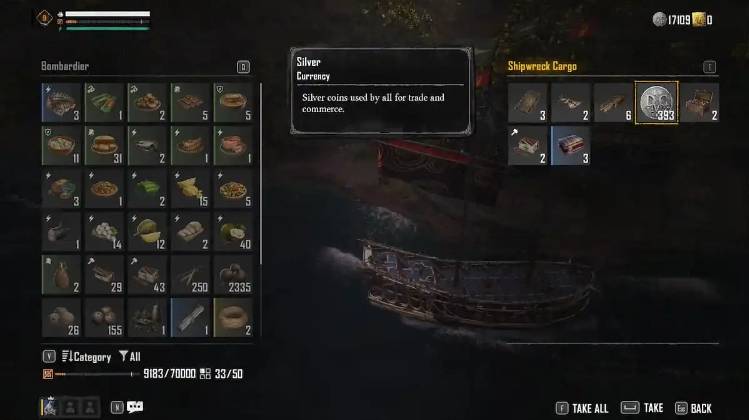749x420 pixels.
Task: Pick the cargo slot holding 6 items
Action: (613, 102)
